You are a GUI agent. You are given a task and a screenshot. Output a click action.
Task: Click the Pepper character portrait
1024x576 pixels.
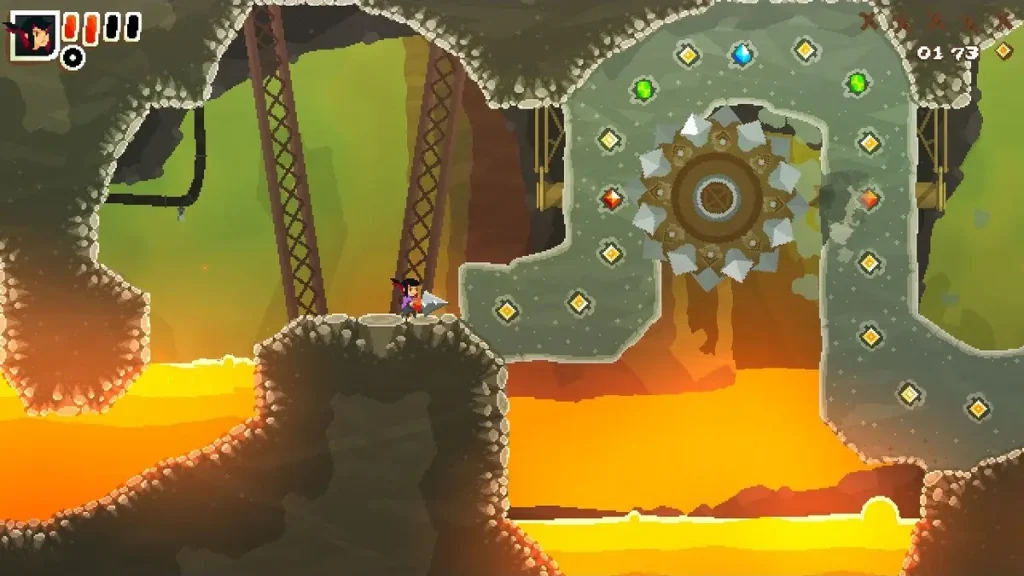point(33,36)
